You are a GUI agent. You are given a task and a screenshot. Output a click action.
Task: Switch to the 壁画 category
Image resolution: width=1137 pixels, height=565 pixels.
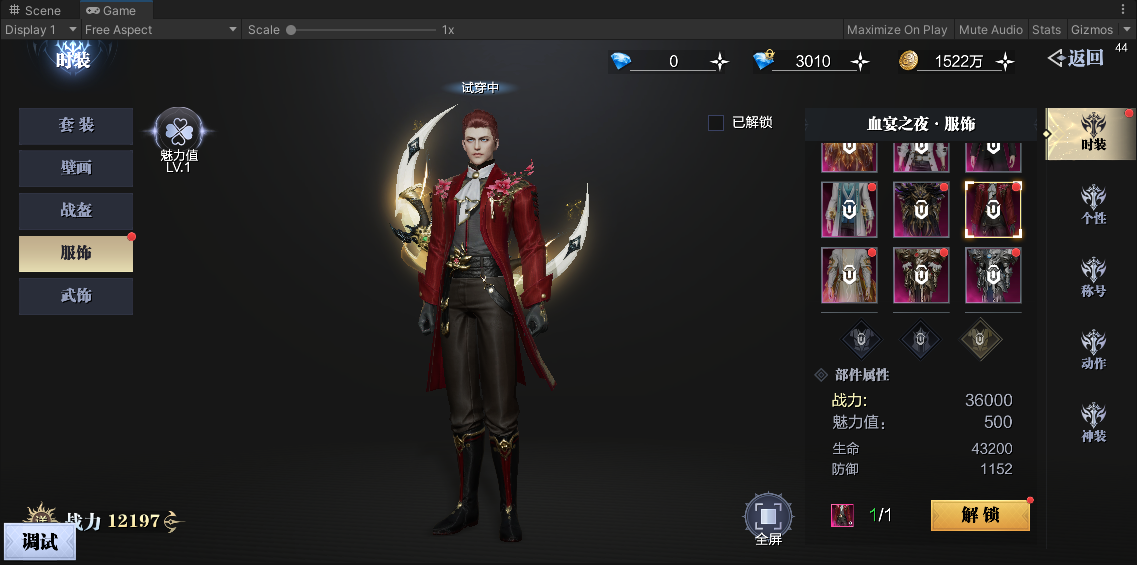point(76,168)
